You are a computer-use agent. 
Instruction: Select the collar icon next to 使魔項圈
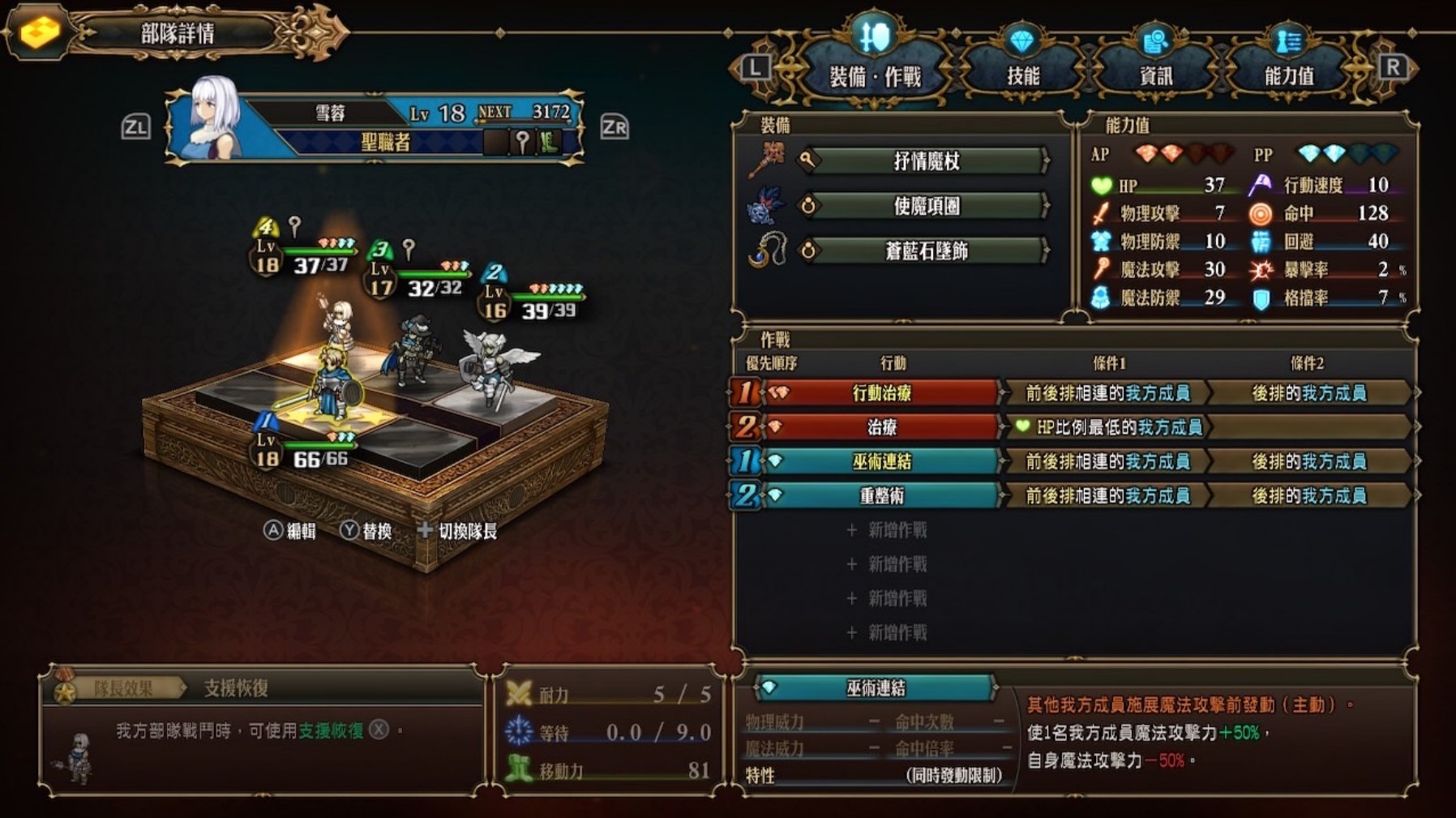(765, 206)
